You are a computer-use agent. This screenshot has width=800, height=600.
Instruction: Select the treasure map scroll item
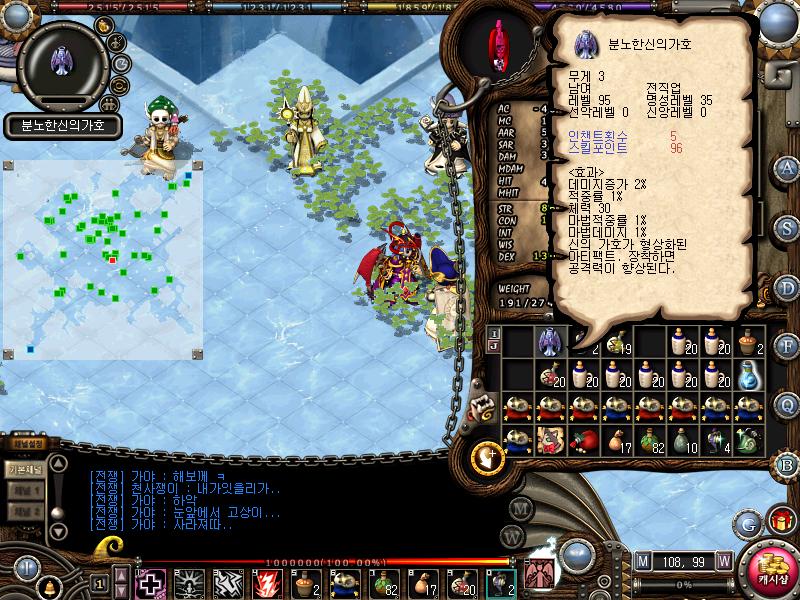(550, 439)
